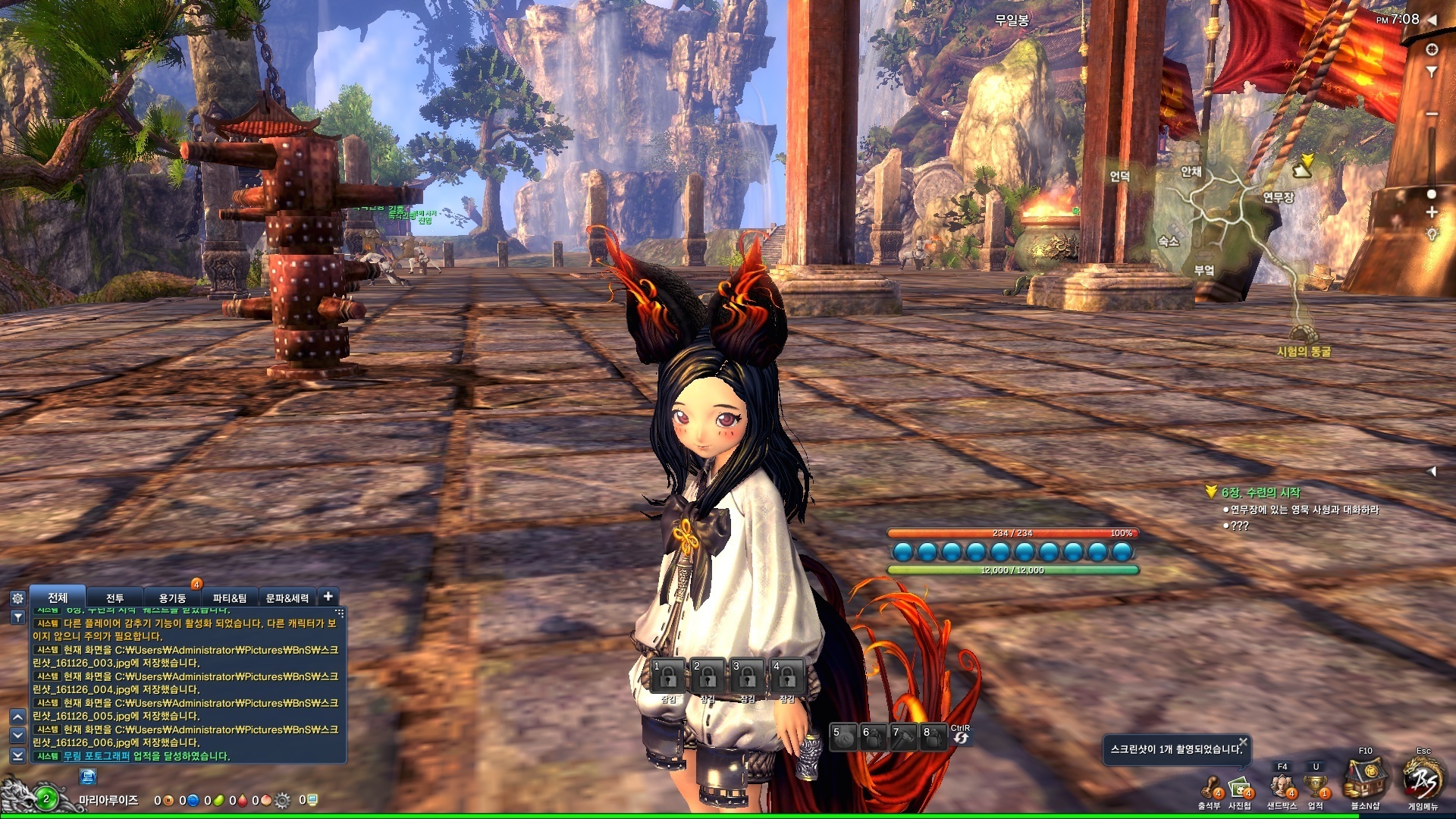Show the 문파&세력 chat tab
Viewport: 1456px width, 819px height.
coord(287,598)
